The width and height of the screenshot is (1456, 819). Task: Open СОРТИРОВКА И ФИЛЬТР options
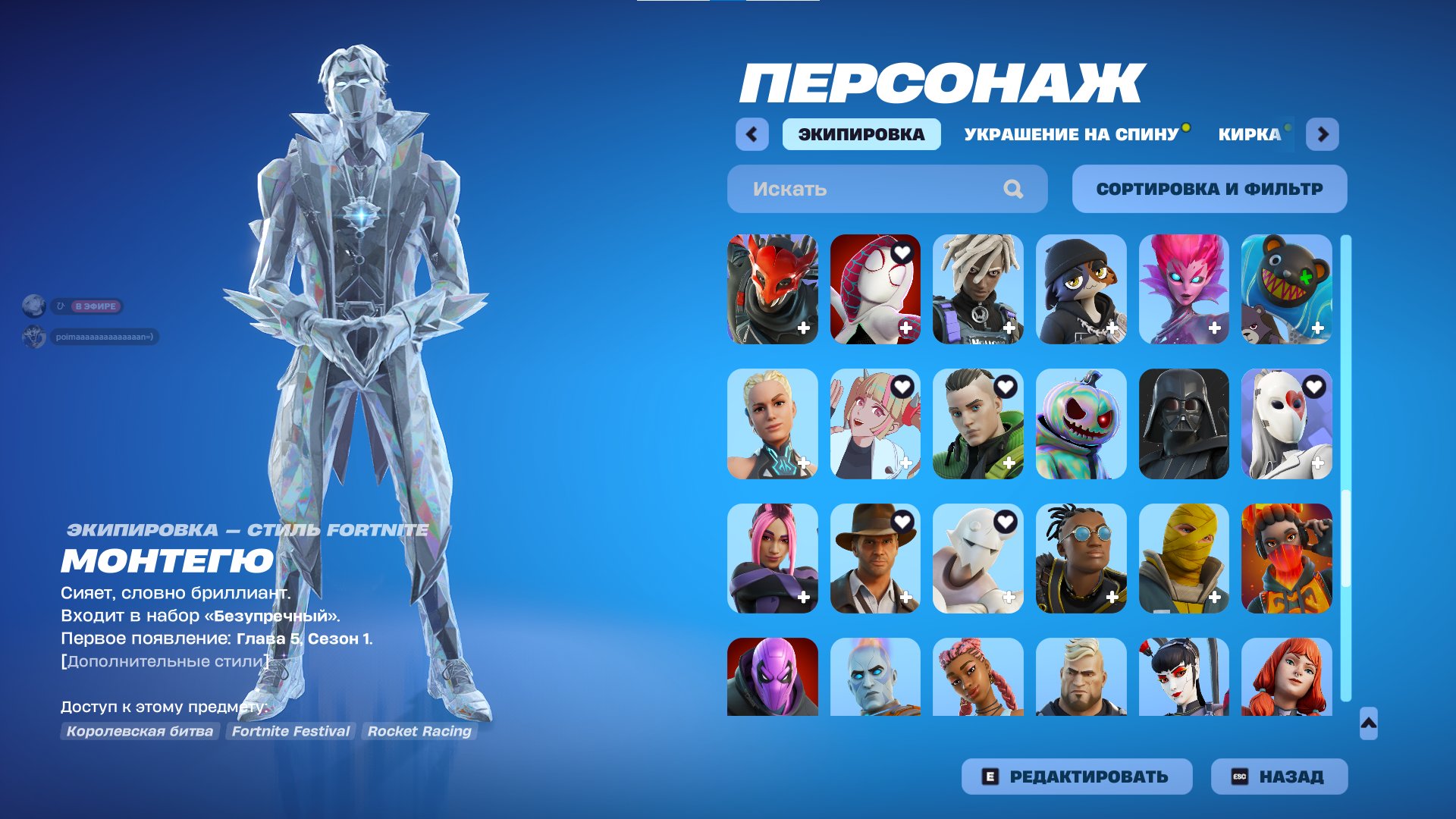click(1209, 189)
